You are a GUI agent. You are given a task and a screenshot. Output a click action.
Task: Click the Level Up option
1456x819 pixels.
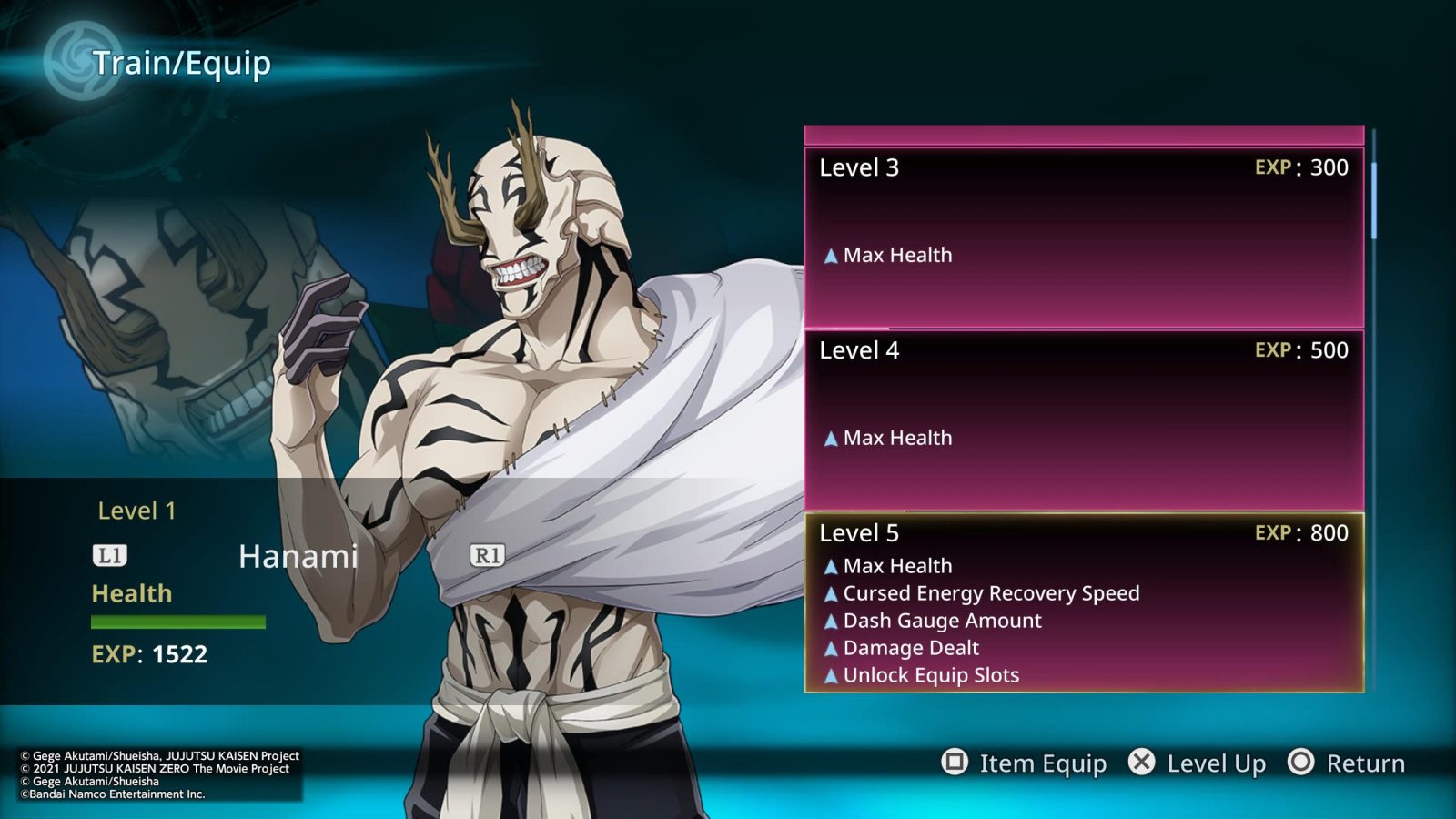[1198, 763]
